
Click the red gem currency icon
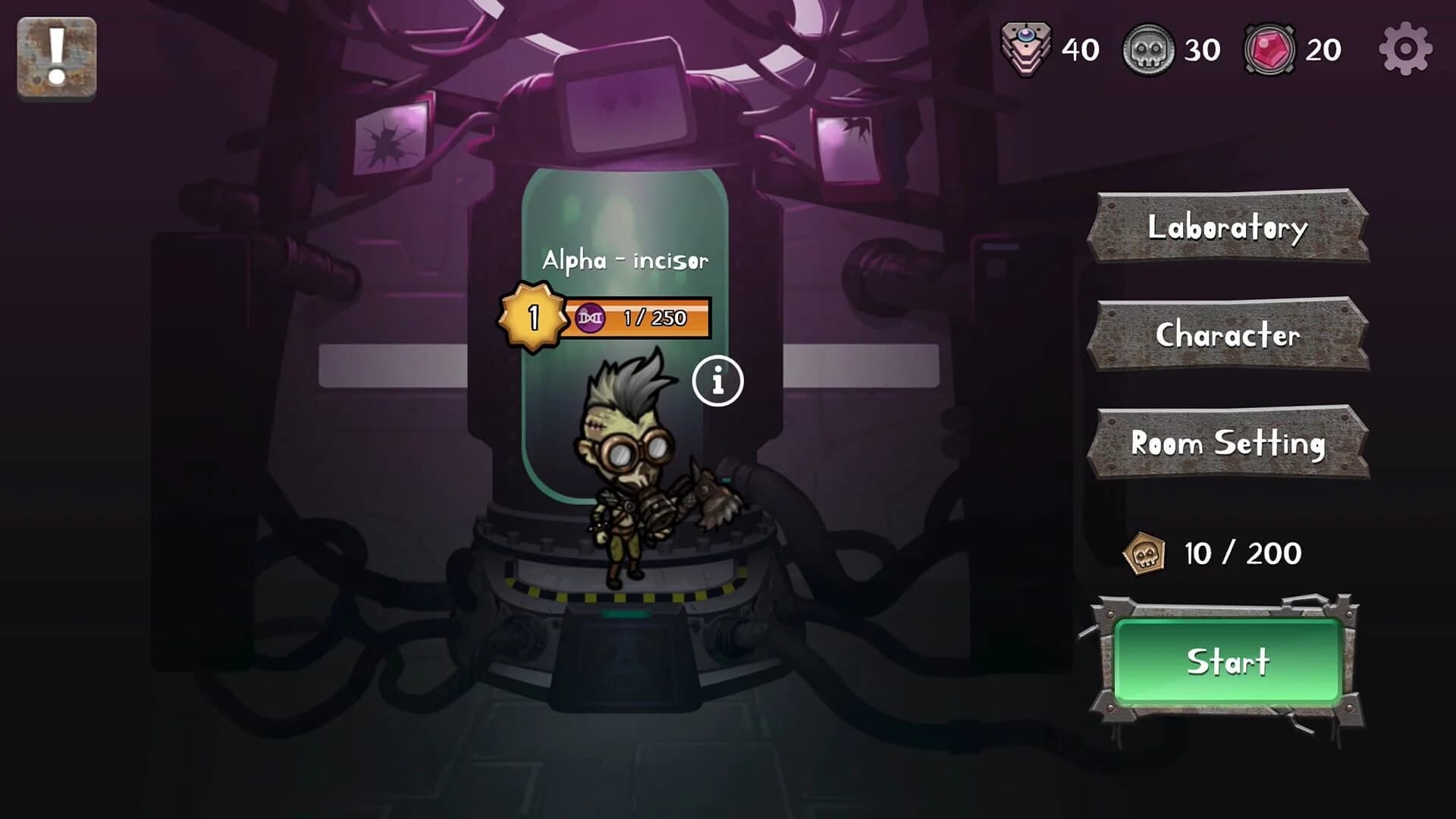pyautogui.click(x=1268, y=49)
